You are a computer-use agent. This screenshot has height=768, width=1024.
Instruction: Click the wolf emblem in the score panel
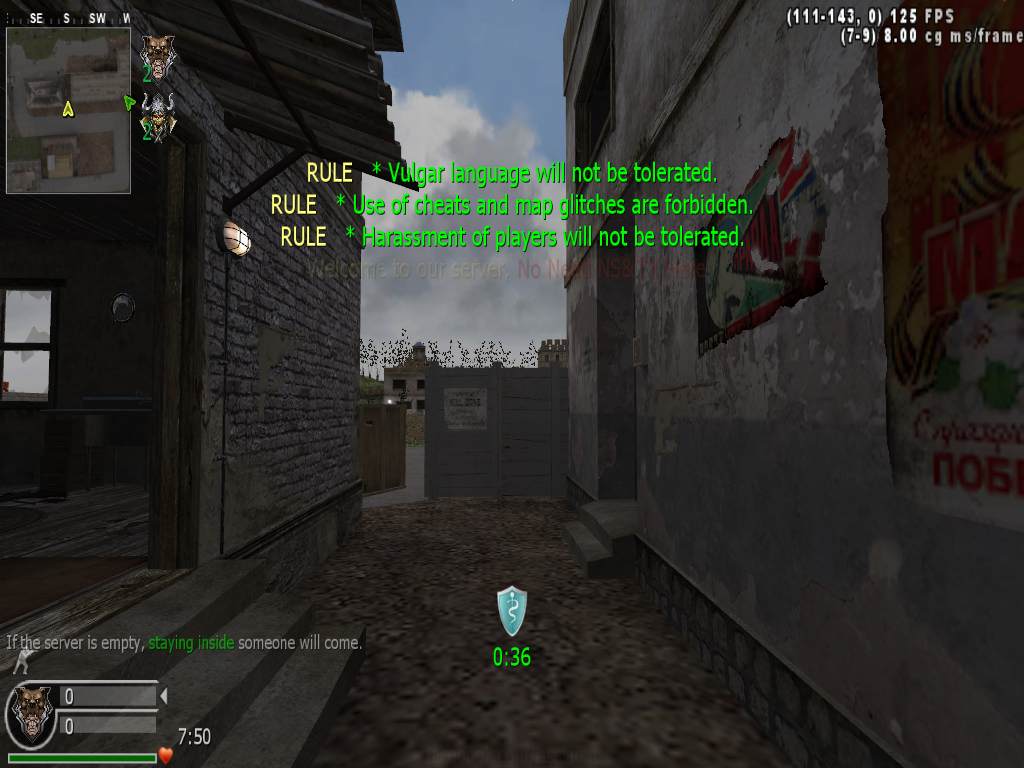pyautogui.click(x=30, y=712)
